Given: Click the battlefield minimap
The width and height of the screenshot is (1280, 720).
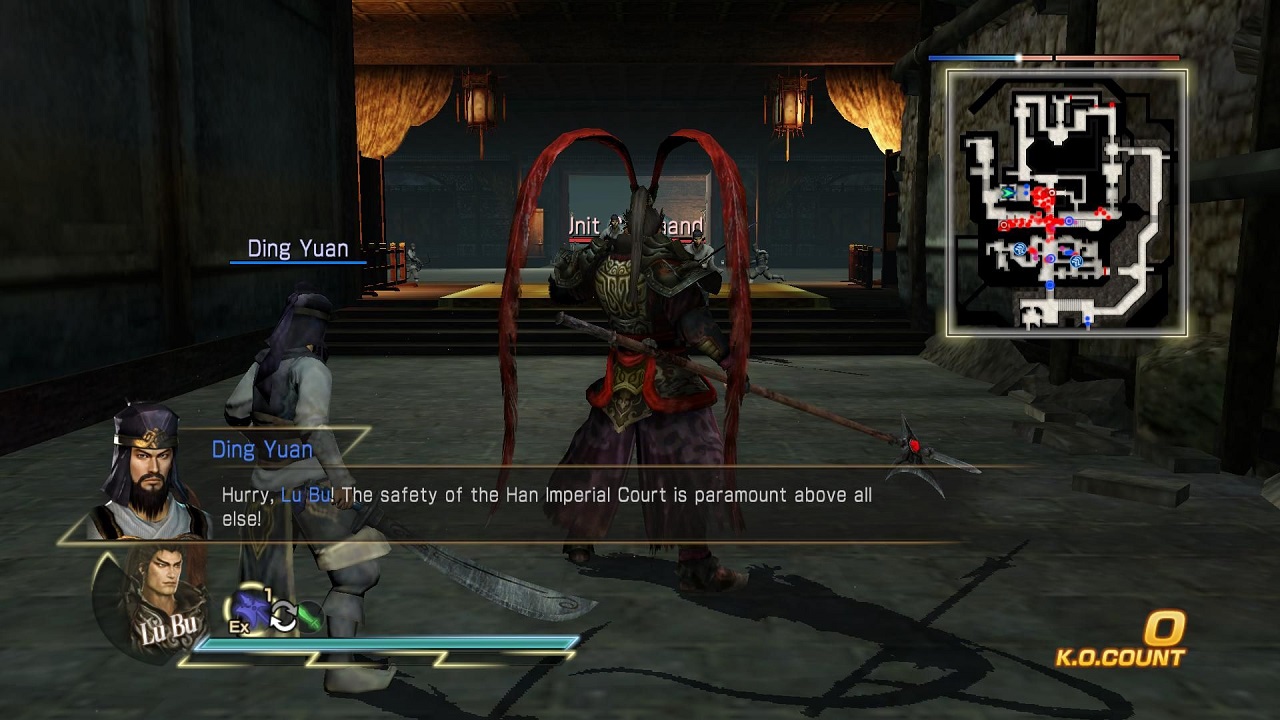Looking at the screenshot, I should click(x=1067, y=202).
